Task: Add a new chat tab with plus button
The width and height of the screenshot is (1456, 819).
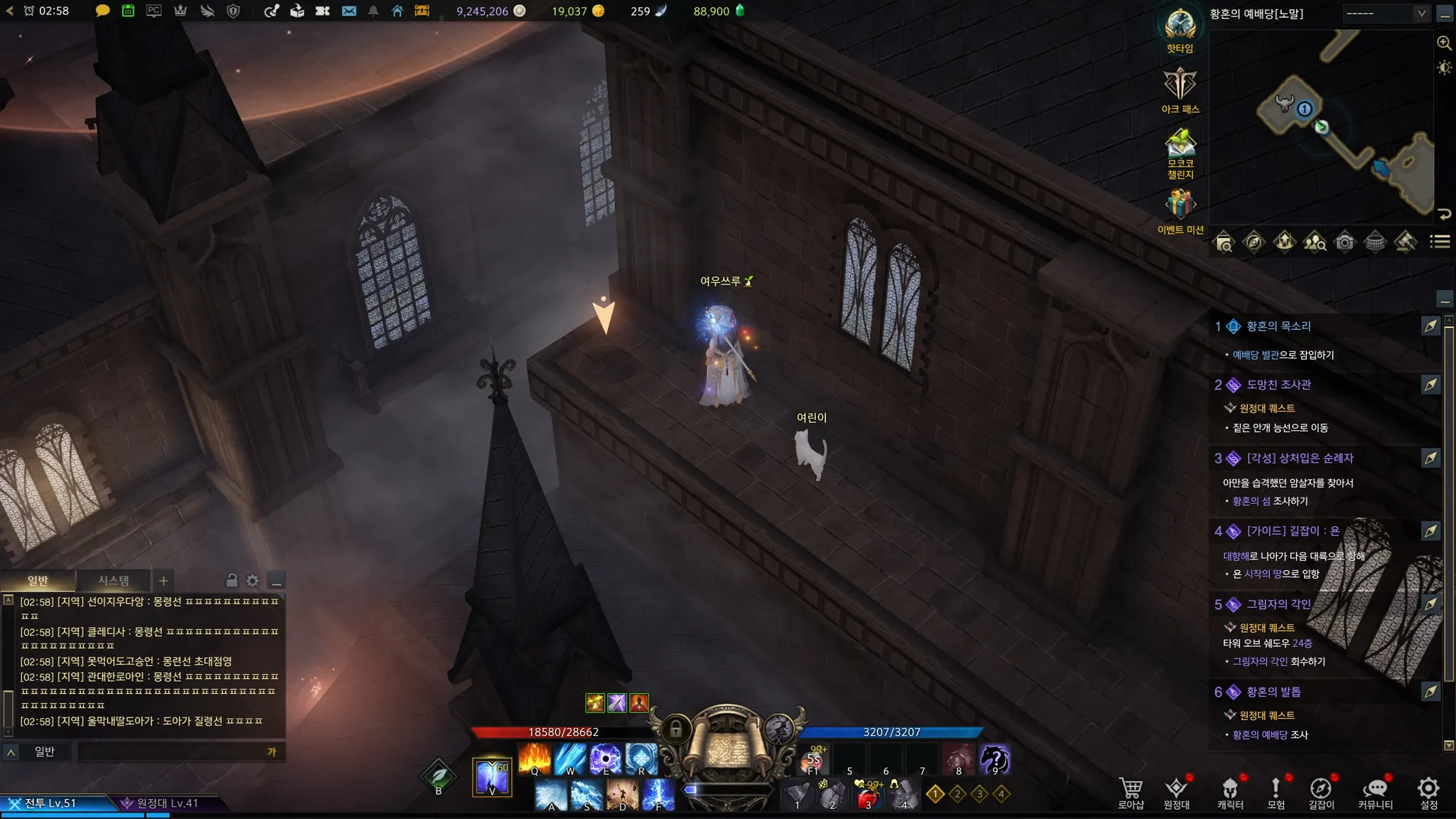Action: (x=164, y=581)
